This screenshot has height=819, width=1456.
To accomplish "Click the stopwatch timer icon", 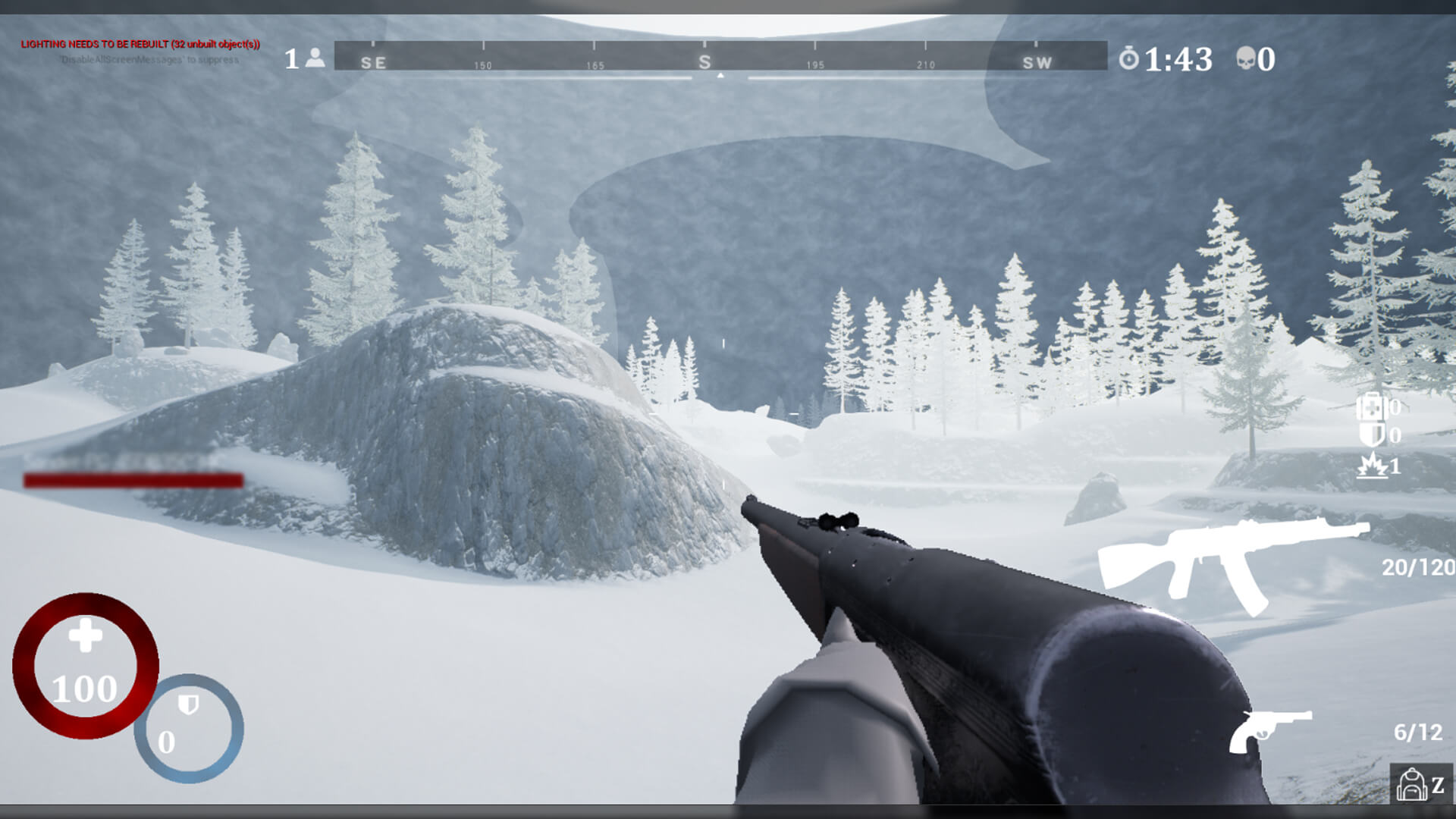I will point(1129,58).
